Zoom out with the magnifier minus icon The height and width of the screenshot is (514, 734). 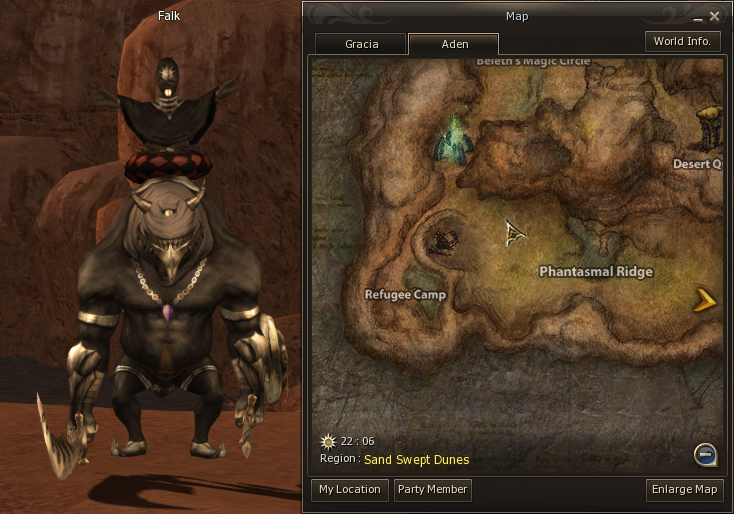pos(706,456)
